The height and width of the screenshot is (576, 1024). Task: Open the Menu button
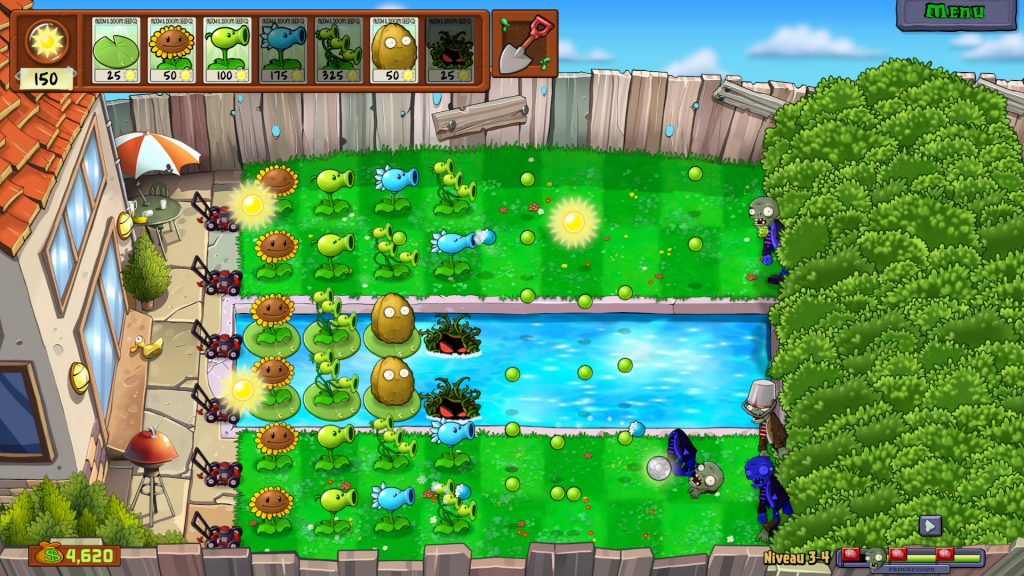[955, 13]
